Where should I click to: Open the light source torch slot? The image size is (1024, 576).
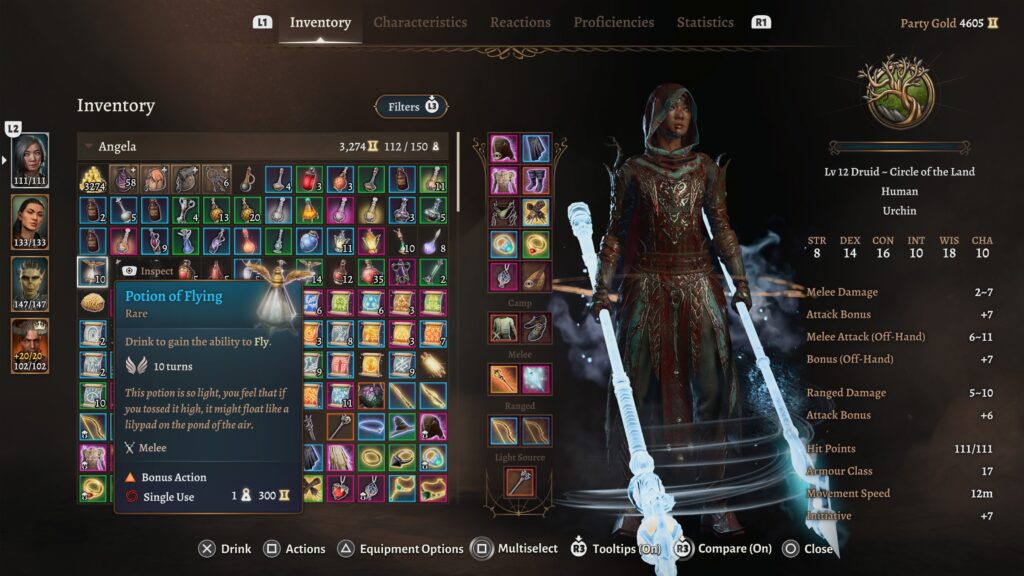(520, 482)
